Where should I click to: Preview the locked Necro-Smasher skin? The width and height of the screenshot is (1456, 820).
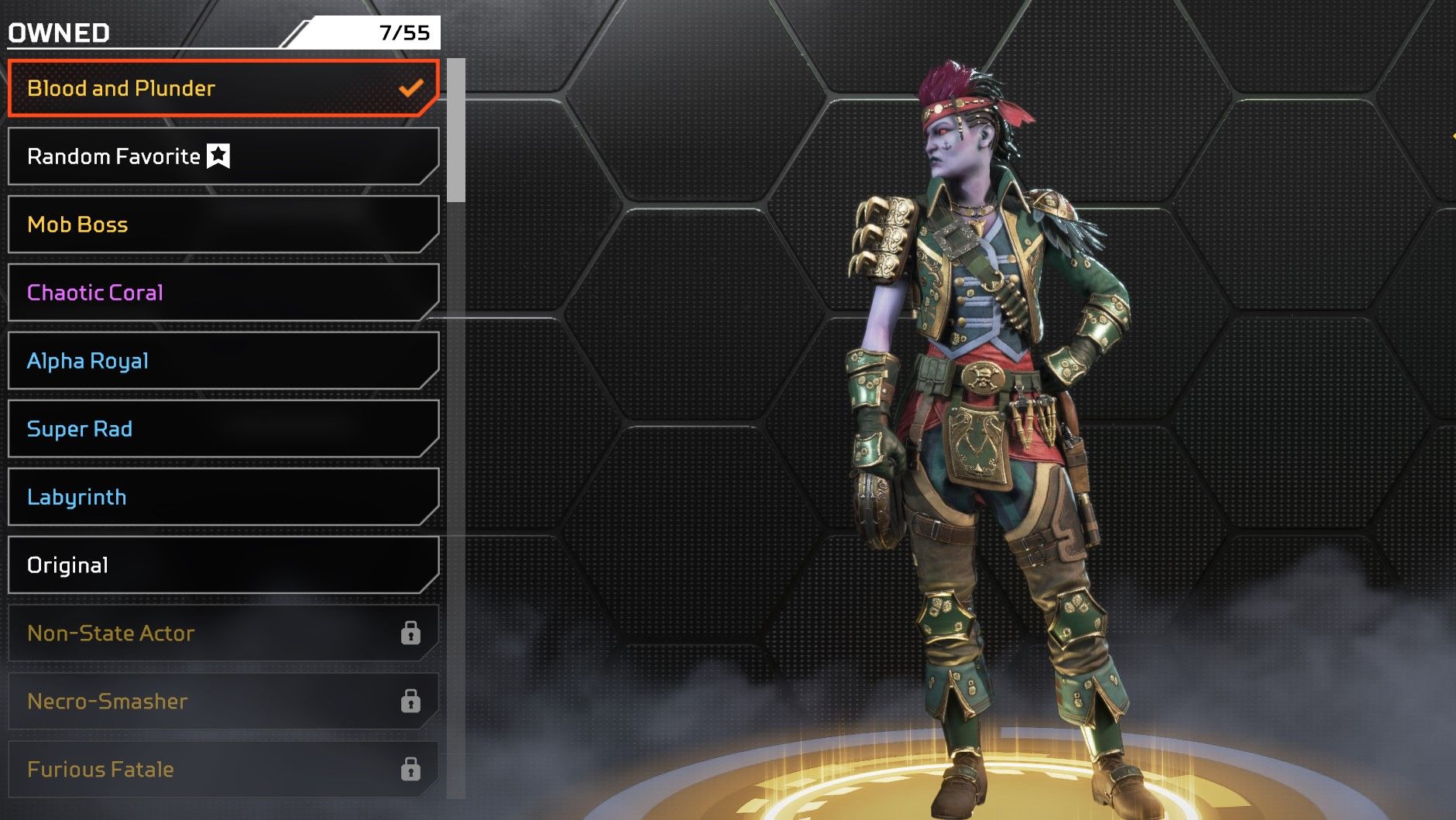click(223, 702)
